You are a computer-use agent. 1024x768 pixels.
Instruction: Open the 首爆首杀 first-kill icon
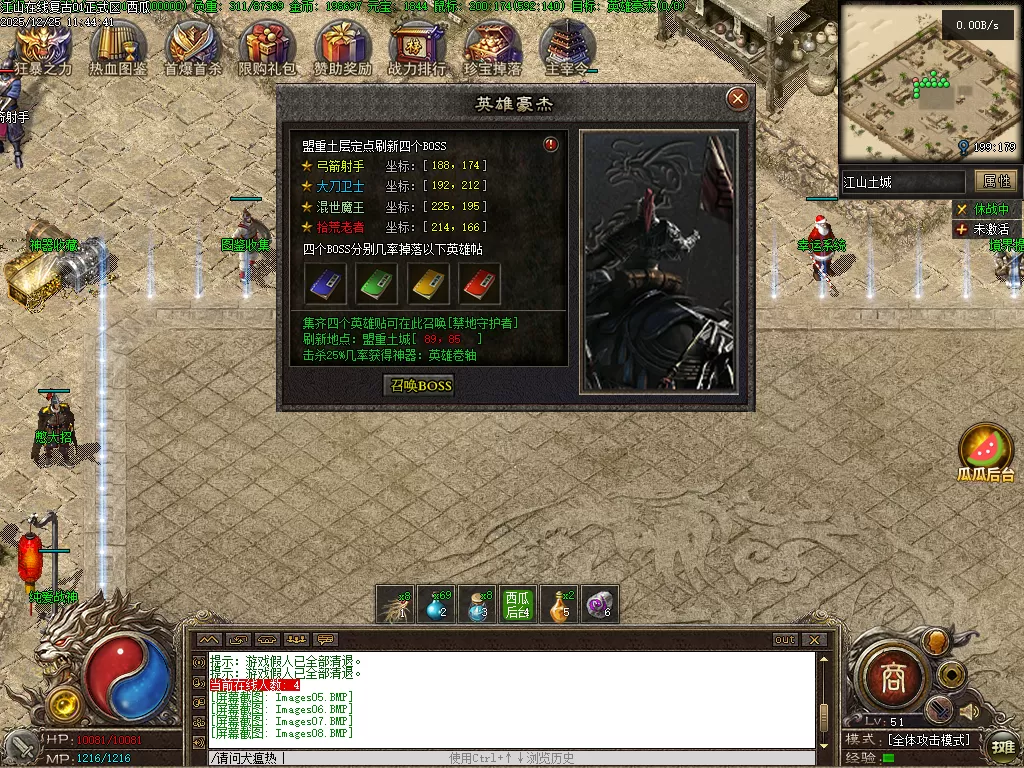[193, 46]
